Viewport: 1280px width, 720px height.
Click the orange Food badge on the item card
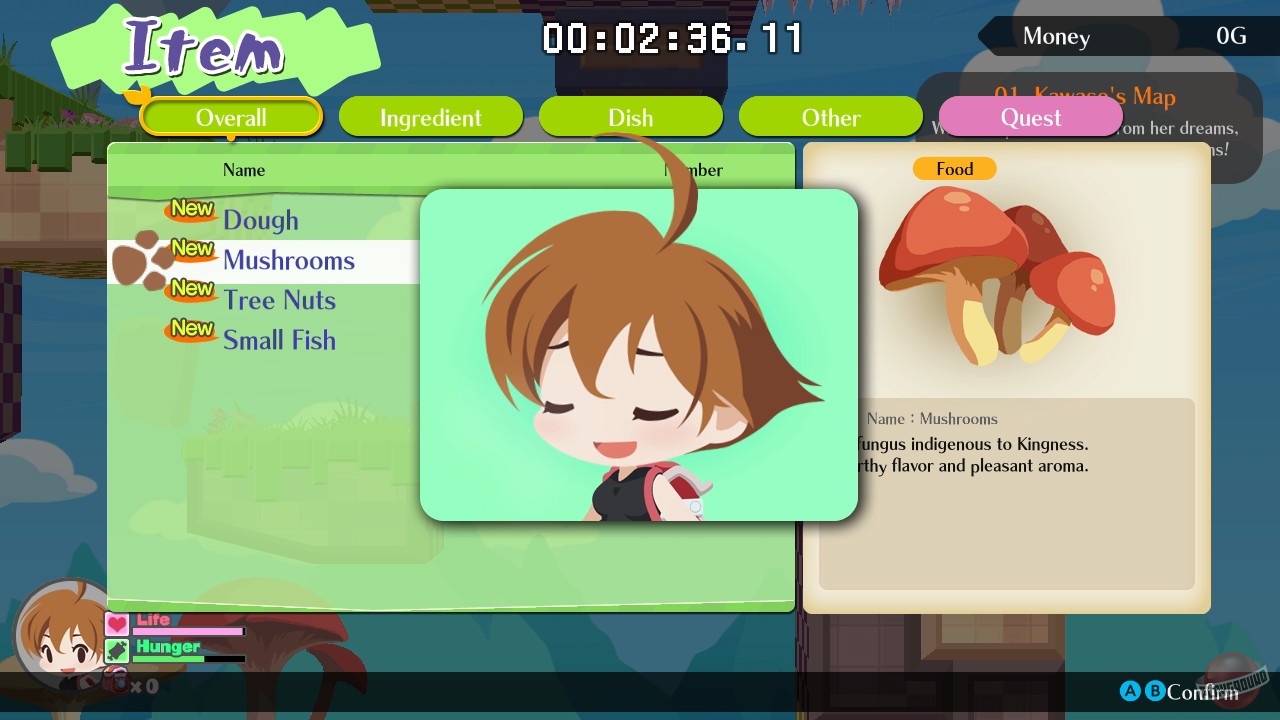955,169
